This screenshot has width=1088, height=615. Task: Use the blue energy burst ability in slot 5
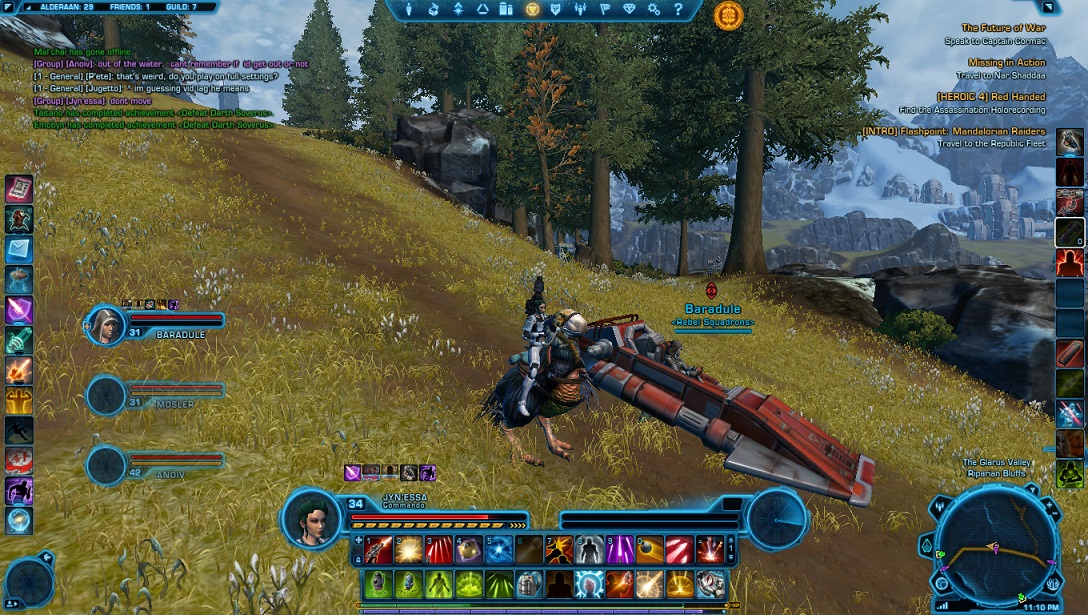[x=499, y=549]
